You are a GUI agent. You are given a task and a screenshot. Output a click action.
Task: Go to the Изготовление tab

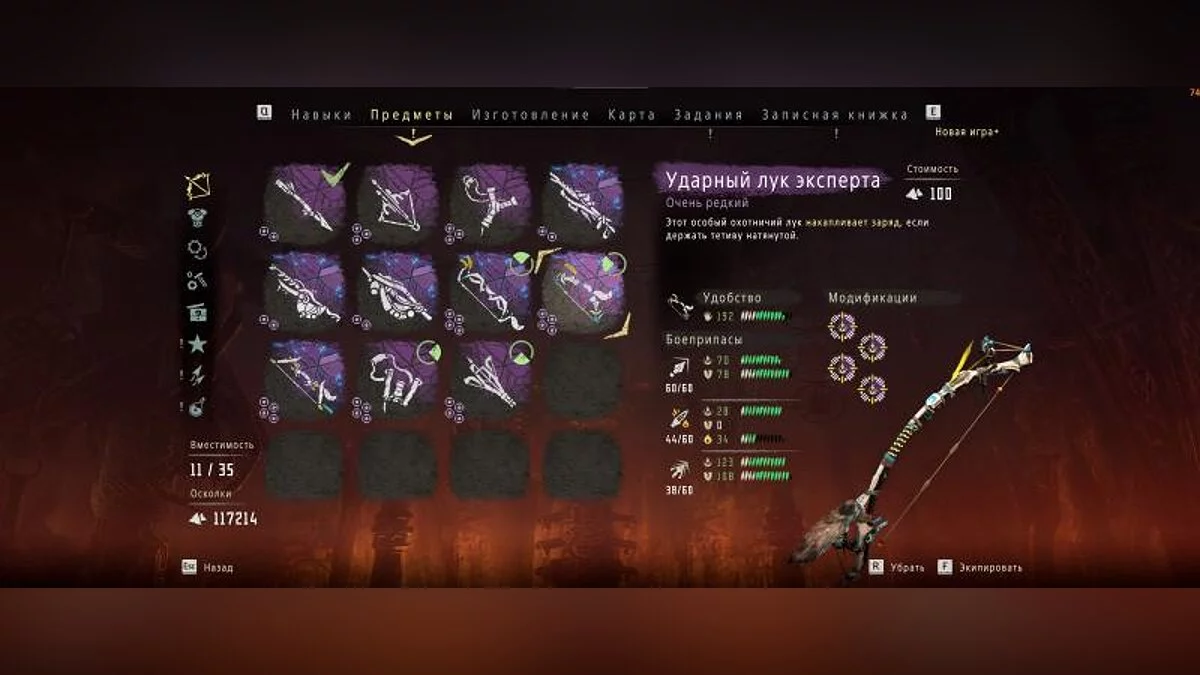pos(531,115)
